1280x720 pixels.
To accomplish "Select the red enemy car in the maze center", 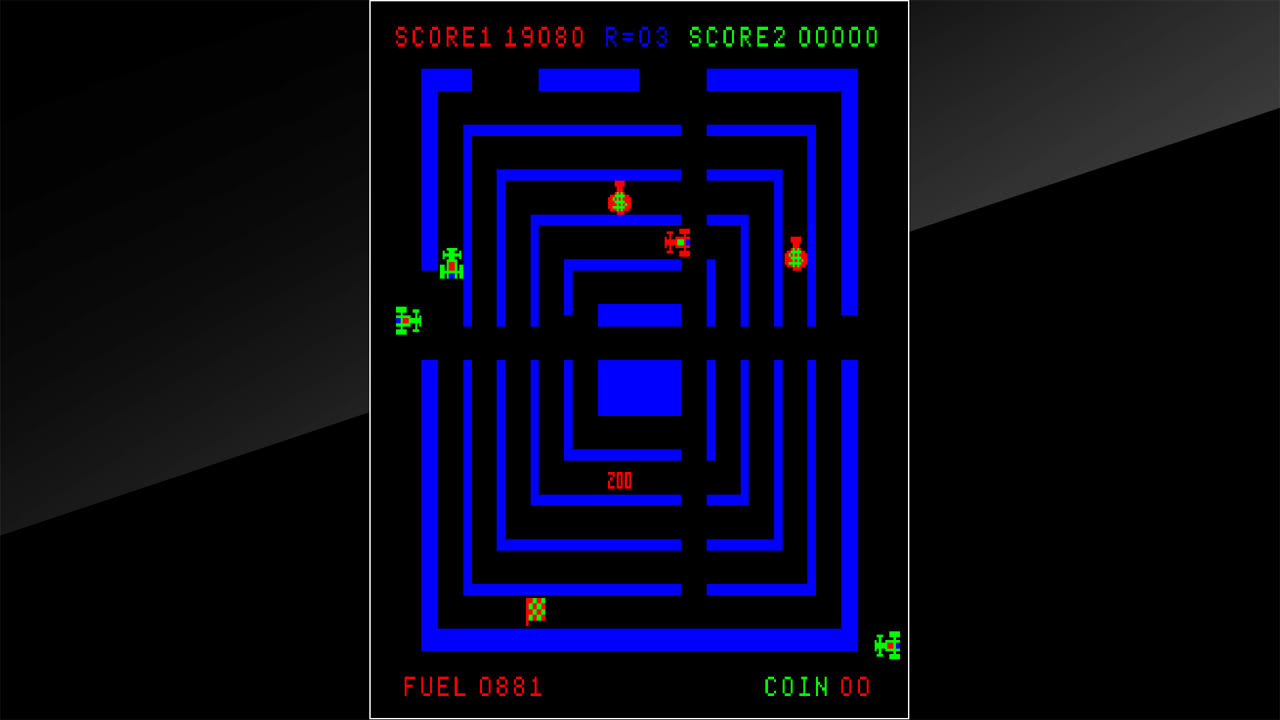I will [676, 242].
